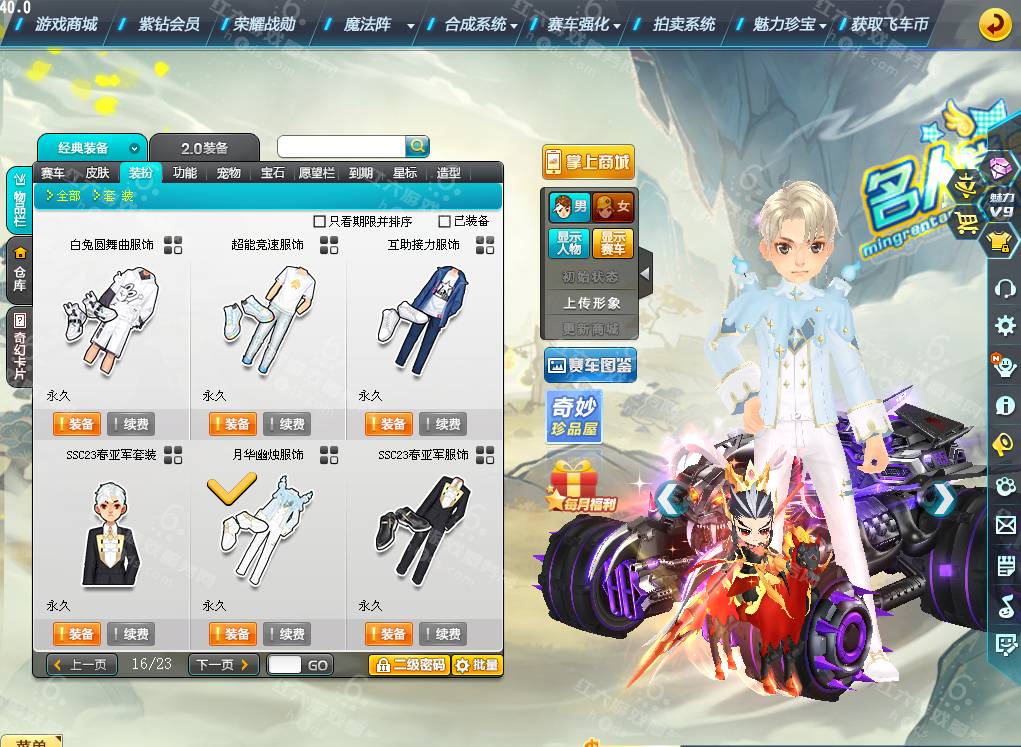Select the 皮肤 category tab
This screenshot has width=1021, height=747.
click(97, 172)
